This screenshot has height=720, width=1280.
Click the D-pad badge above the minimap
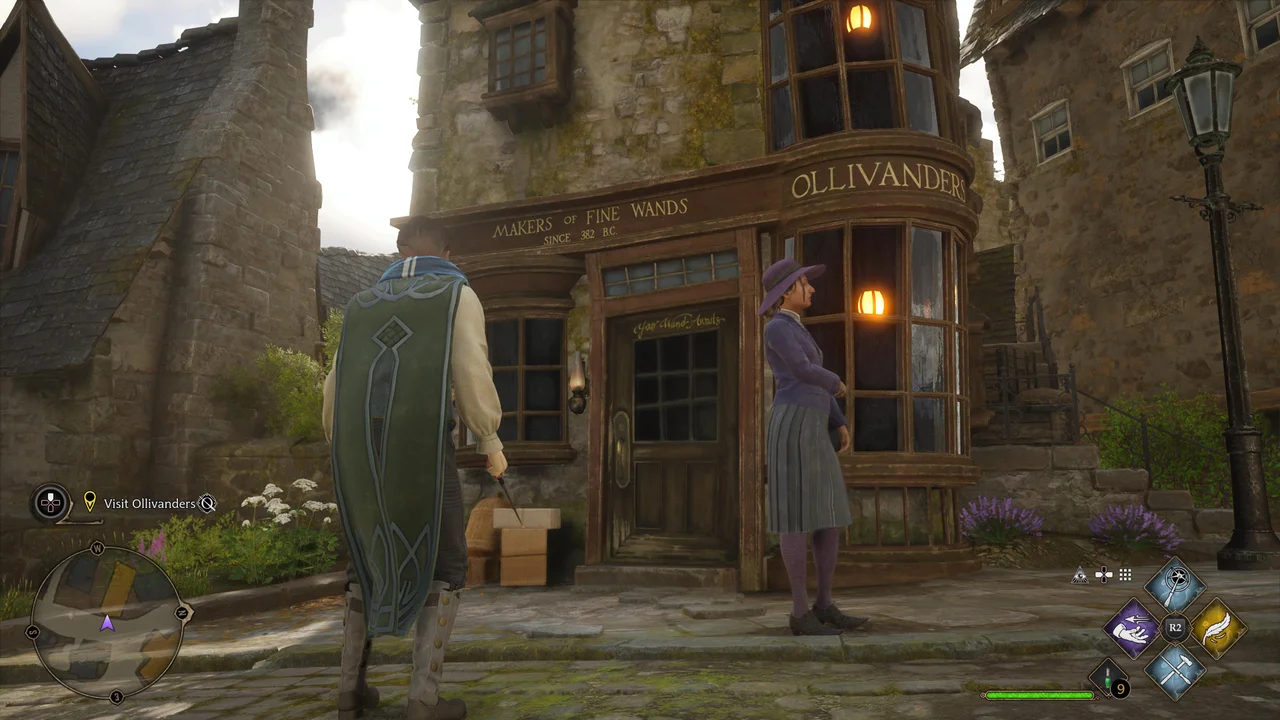[x=49, y=501]
